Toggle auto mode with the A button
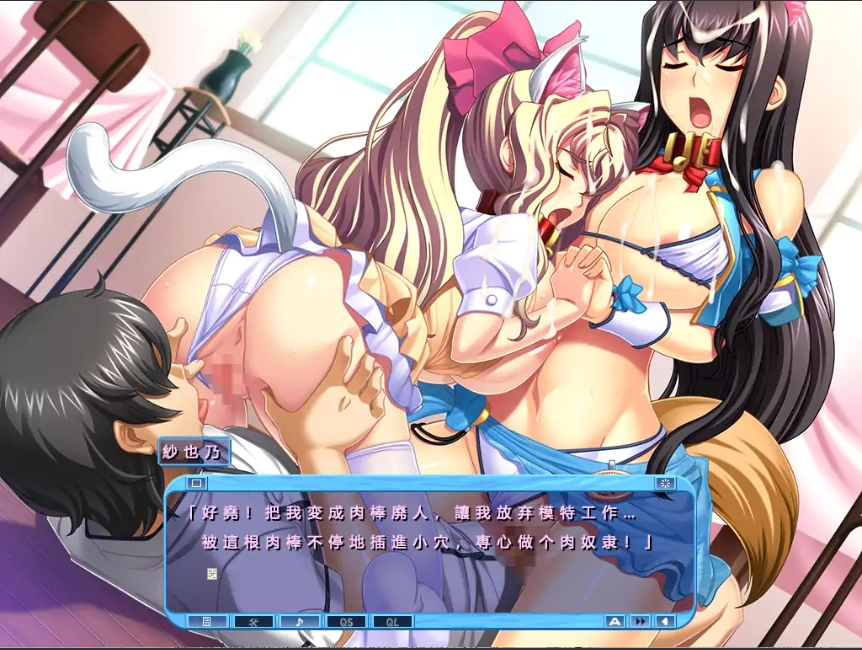The width and height of the screenshot is (862, 650). pos(615,621)
